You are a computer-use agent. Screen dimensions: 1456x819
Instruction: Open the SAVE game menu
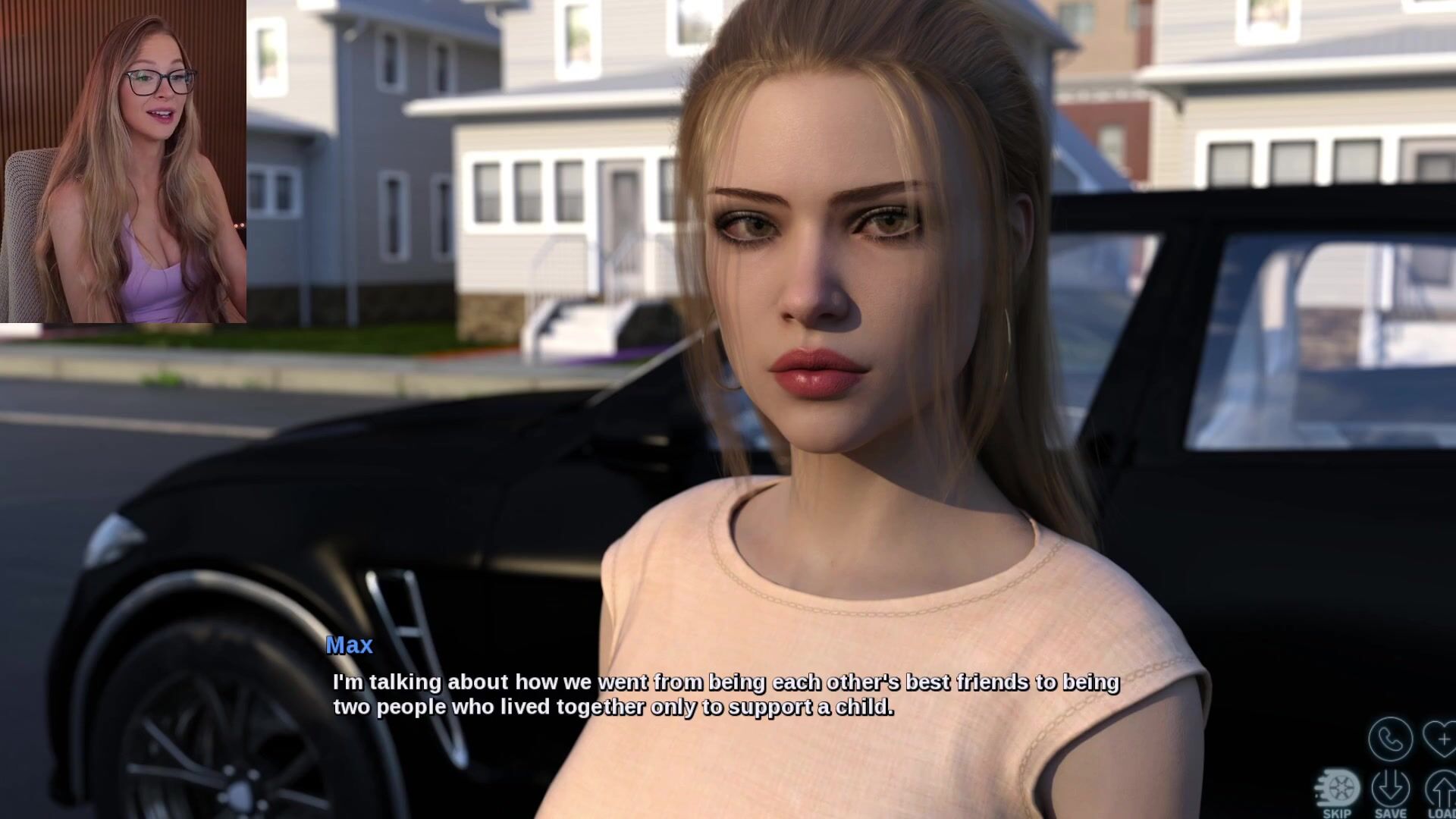point(1390,792)
